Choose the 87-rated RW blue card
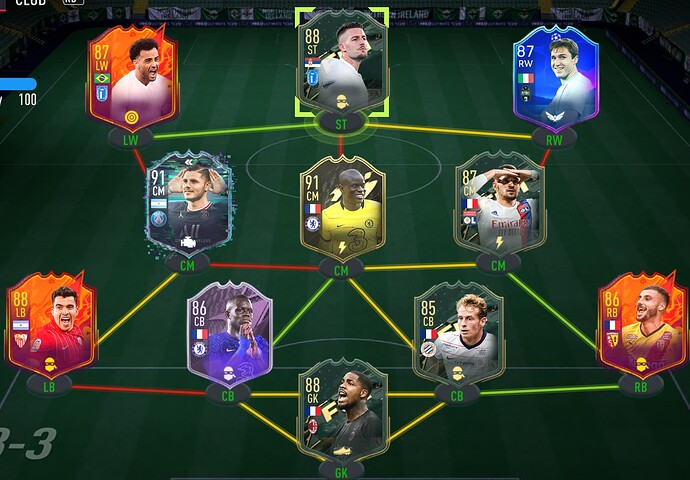Viewport: 690px width, 480px height. click(554, 78)
